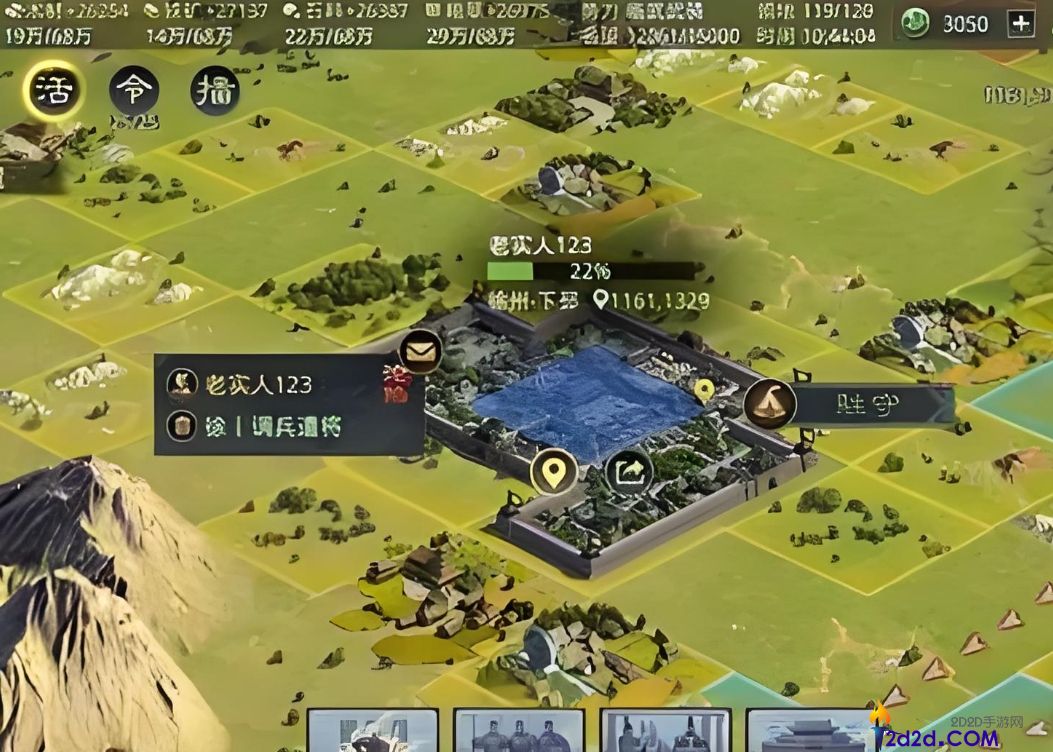Viewport: 1053px width, 752px height.
Task: Send mail via the envelope icon
Action: tap(421, 351)
